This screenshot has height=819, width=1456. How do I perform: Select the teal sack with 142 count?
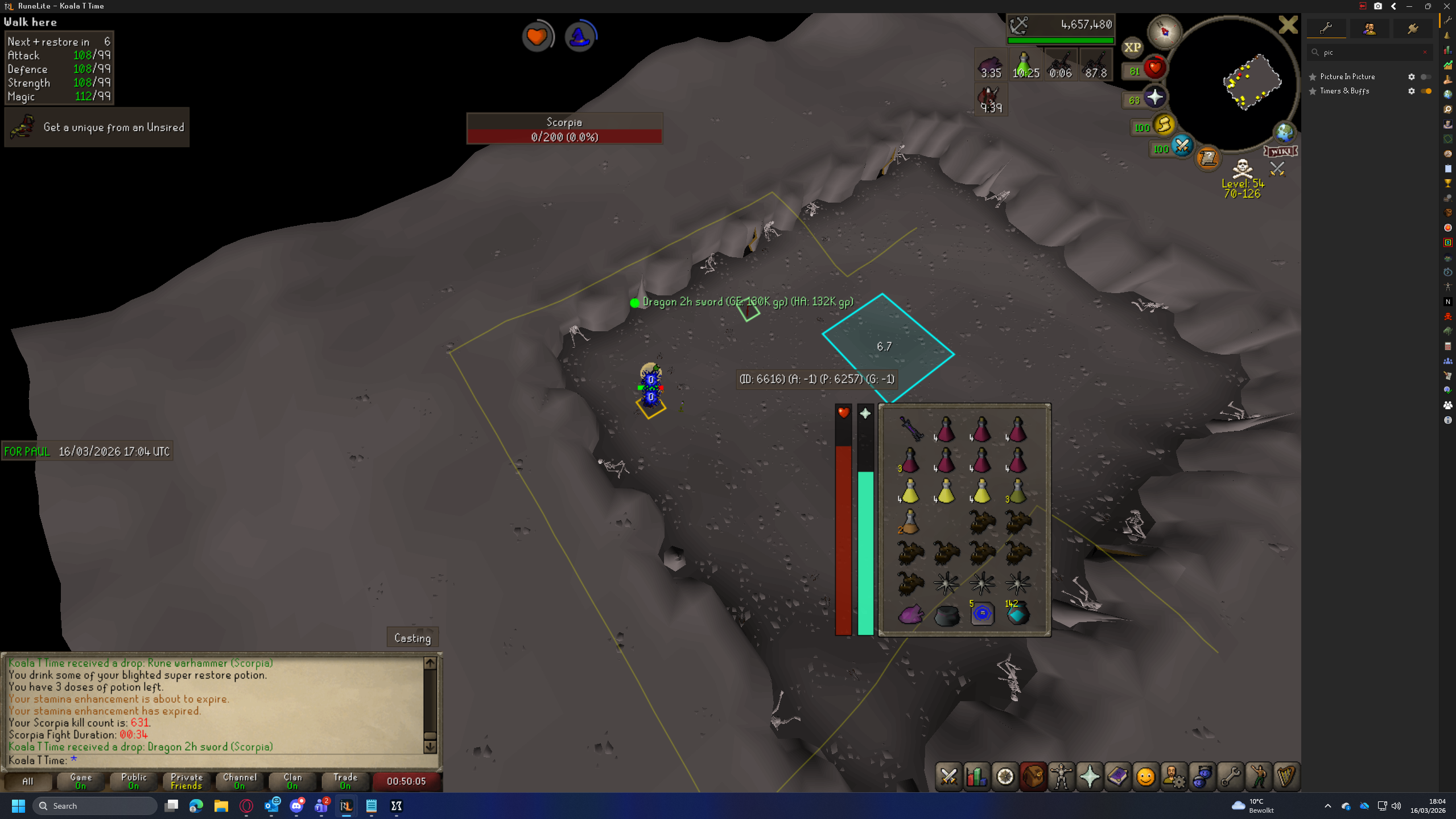(x=1017, y=614)
